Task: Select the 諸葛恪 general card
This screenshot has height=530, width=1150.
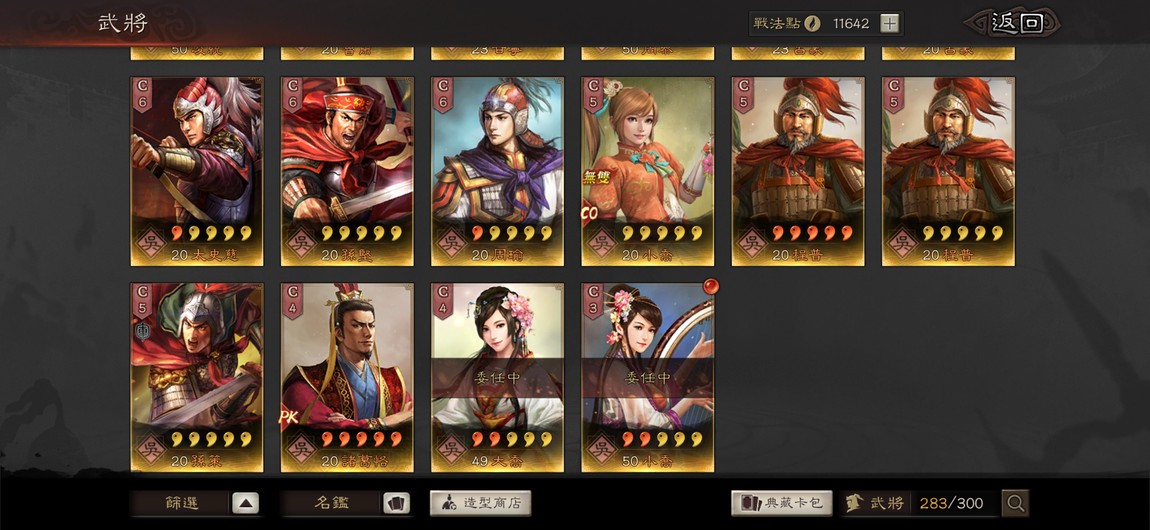Action: pos(347,377)
